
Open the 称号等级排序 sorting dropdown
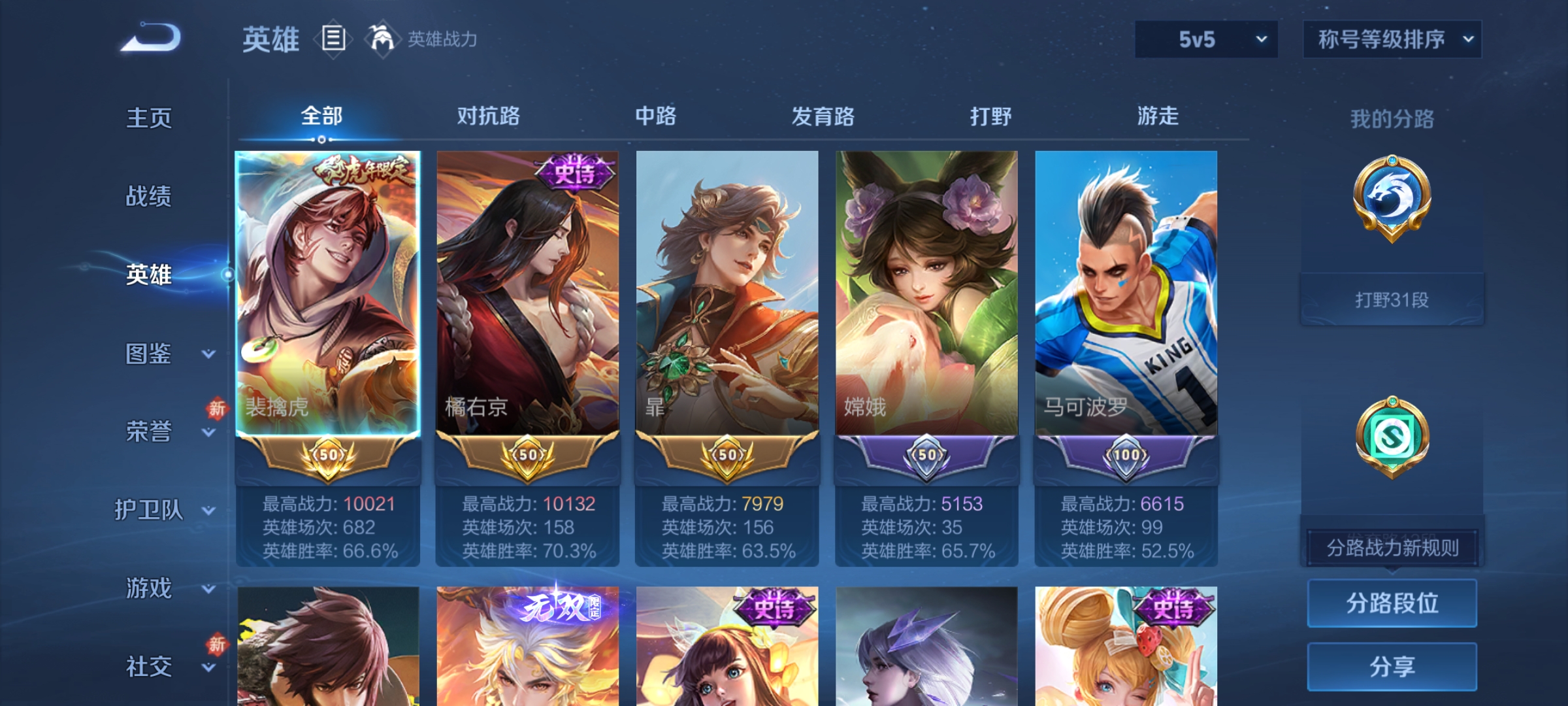point(1392,39)
